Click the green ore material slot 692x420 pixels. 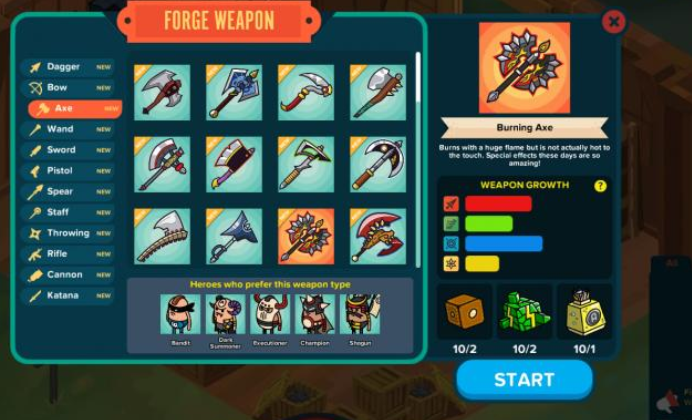pos(524,311)
